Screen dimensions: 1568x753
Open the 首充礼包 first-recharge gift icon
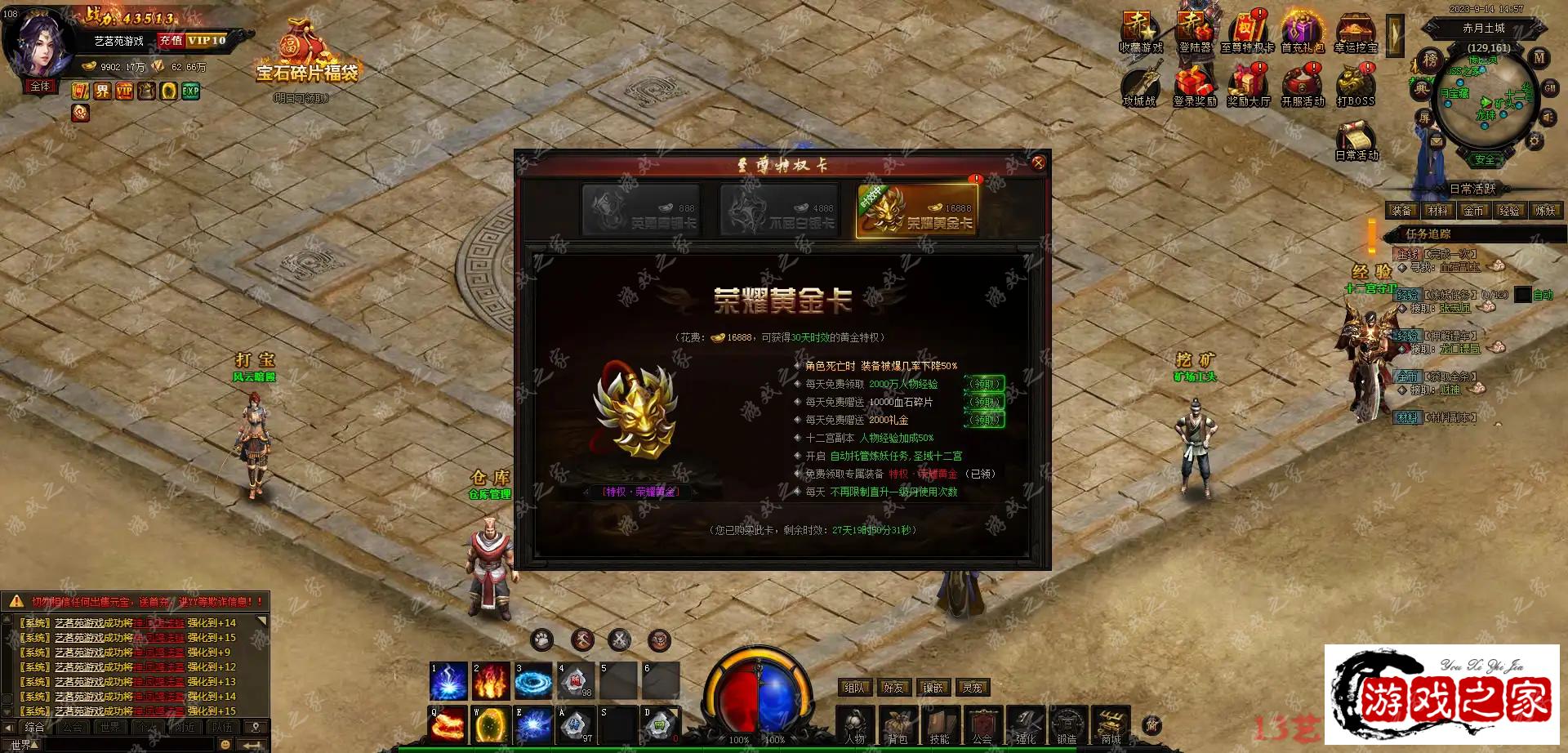pyautogui.click(x=1302, y=31)
